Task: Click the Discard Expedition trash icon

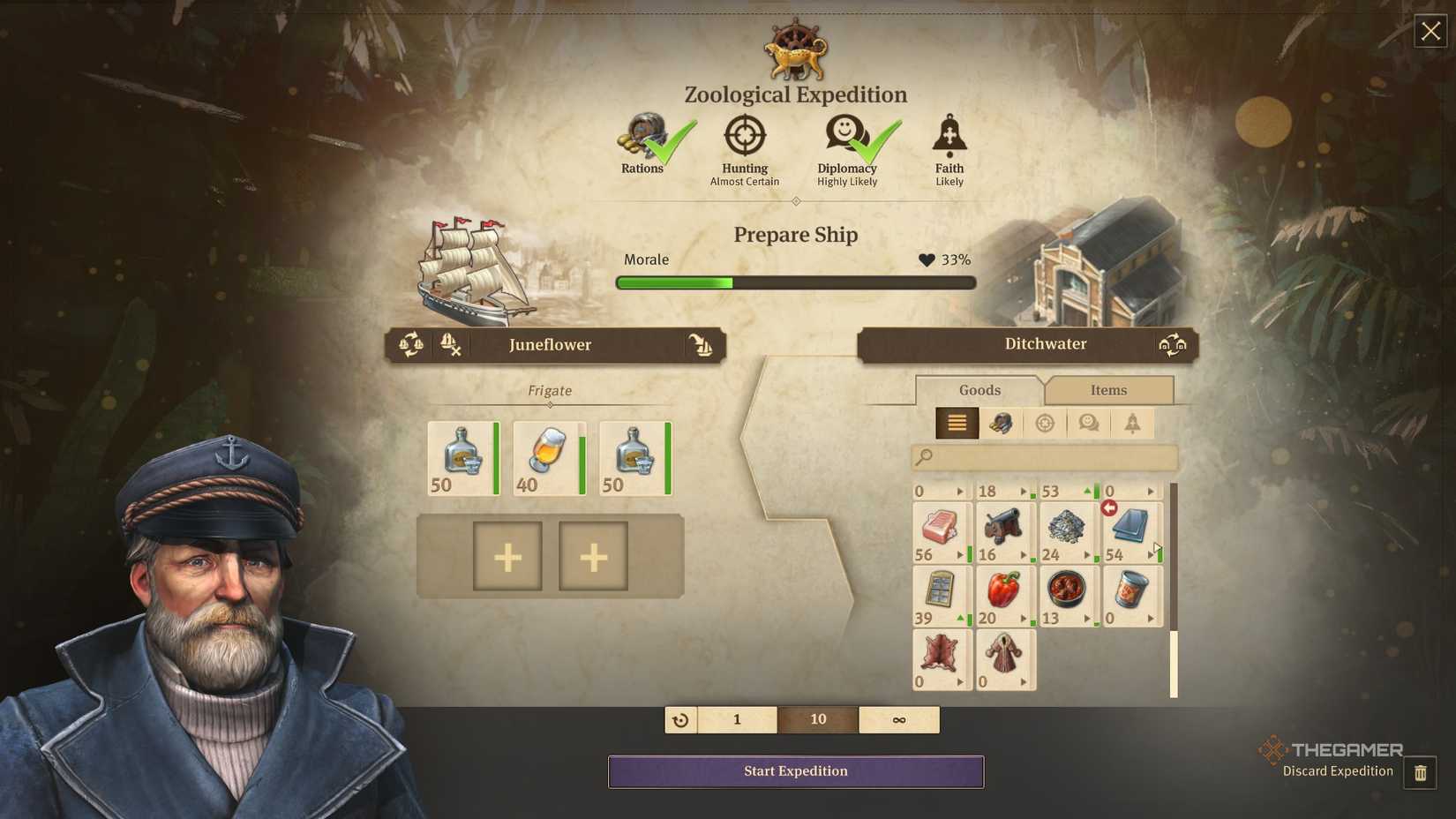Action: pos(1422,771)
